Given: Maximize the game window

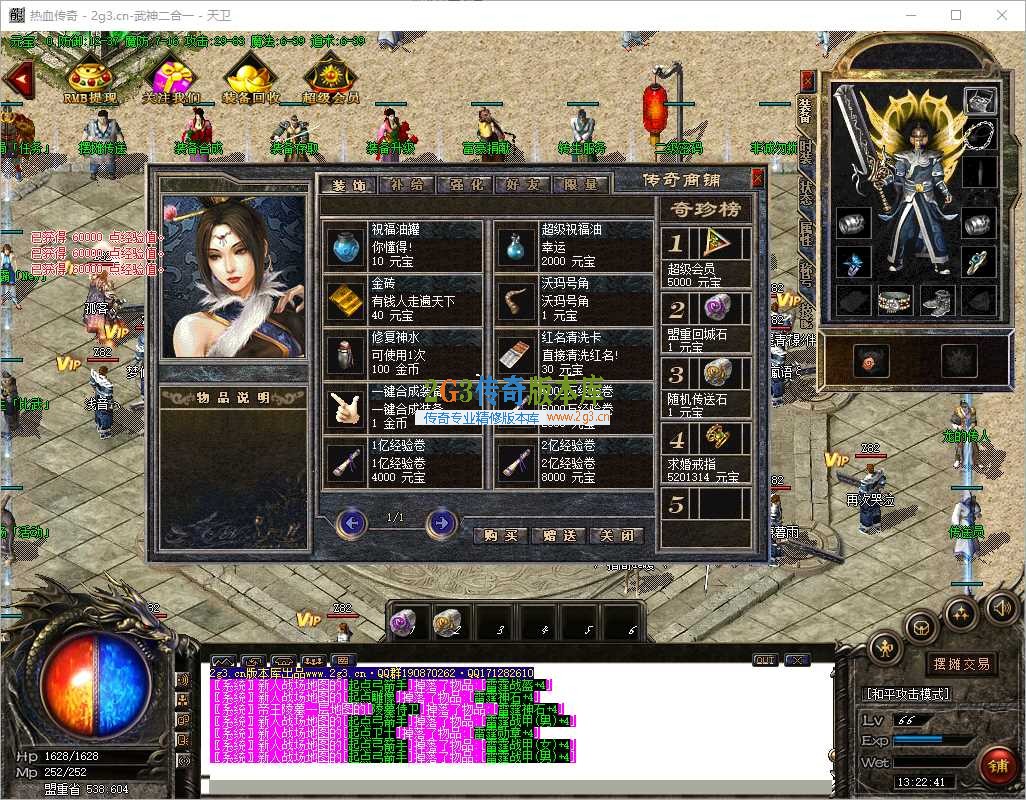Looking at the screenshot, I should click(956, 15).
